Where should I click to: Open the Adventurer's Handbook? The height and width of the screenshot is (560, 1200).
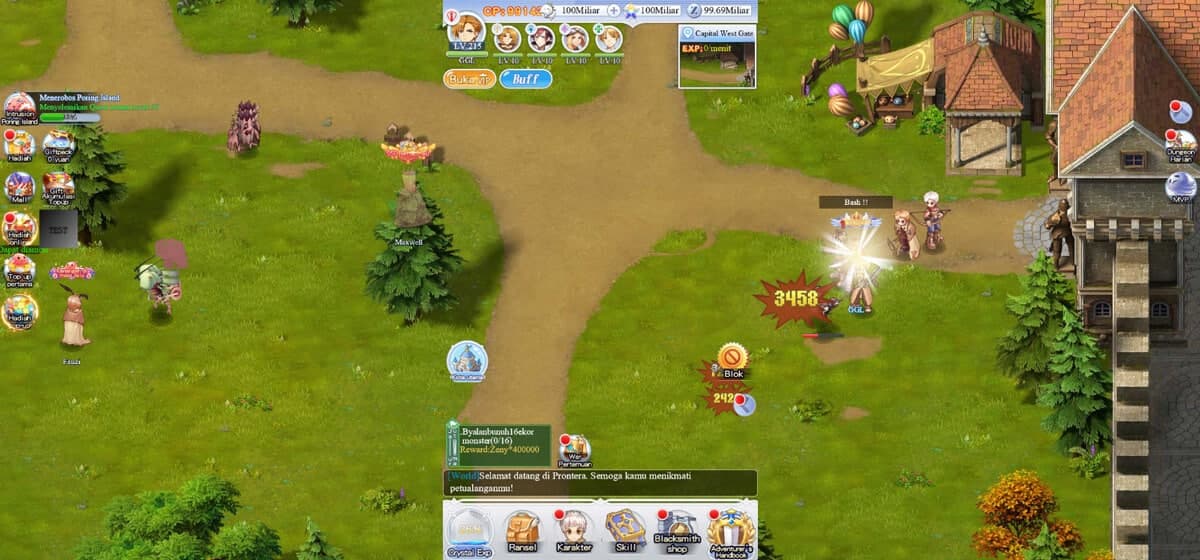click(x=730, y=530)
